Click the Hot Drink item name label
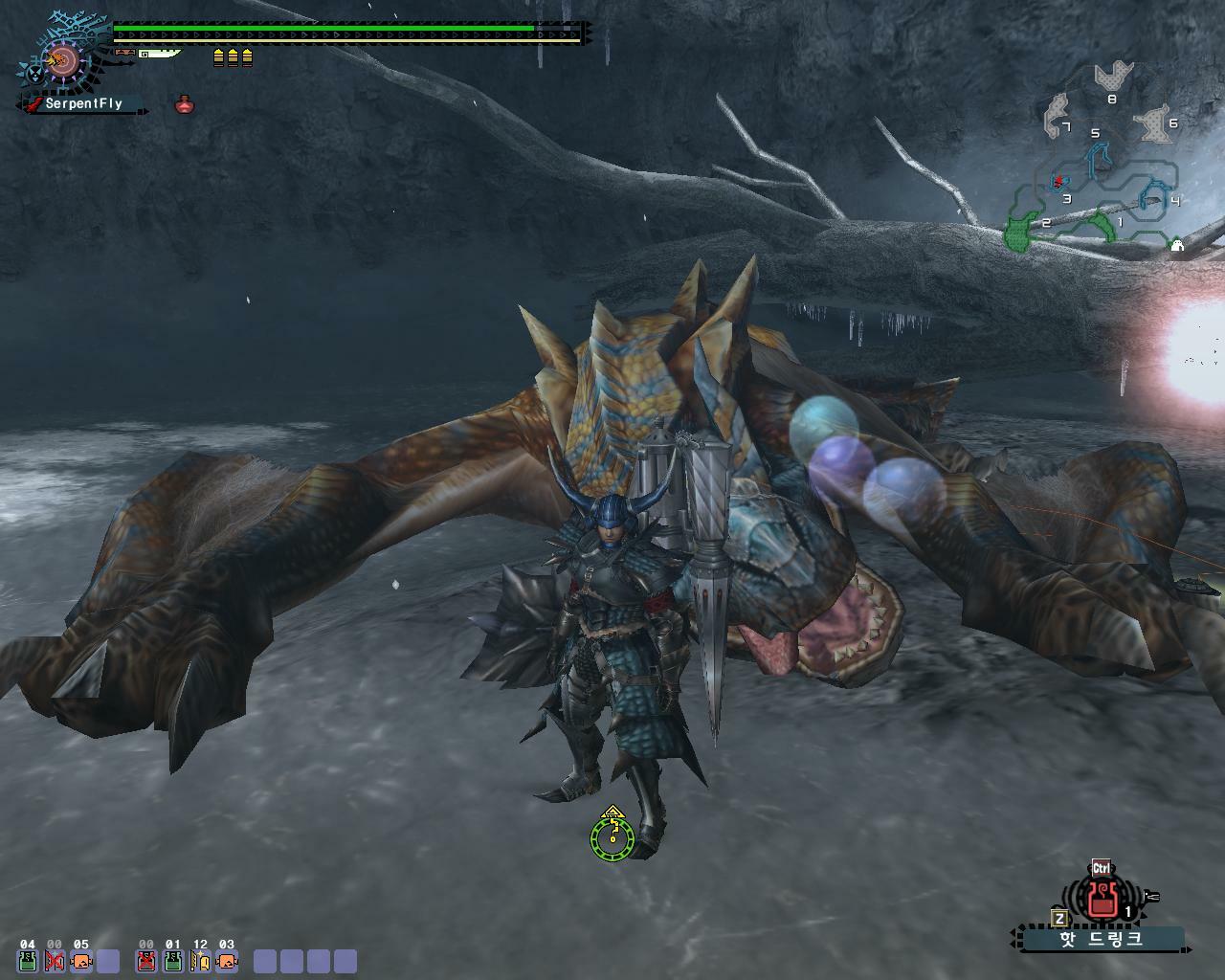Screen dimensions: 1225x980 click(1101, 939)
